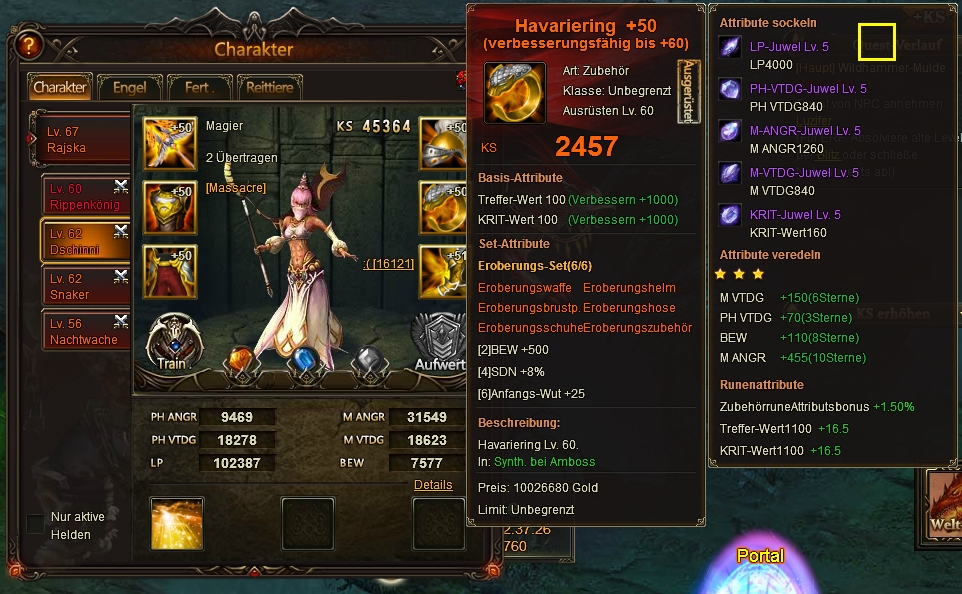Select the Charakter tab
Image resolution: width=962 pixels, height=594 pixels.
pyautogui.click(x=60, y=87)
